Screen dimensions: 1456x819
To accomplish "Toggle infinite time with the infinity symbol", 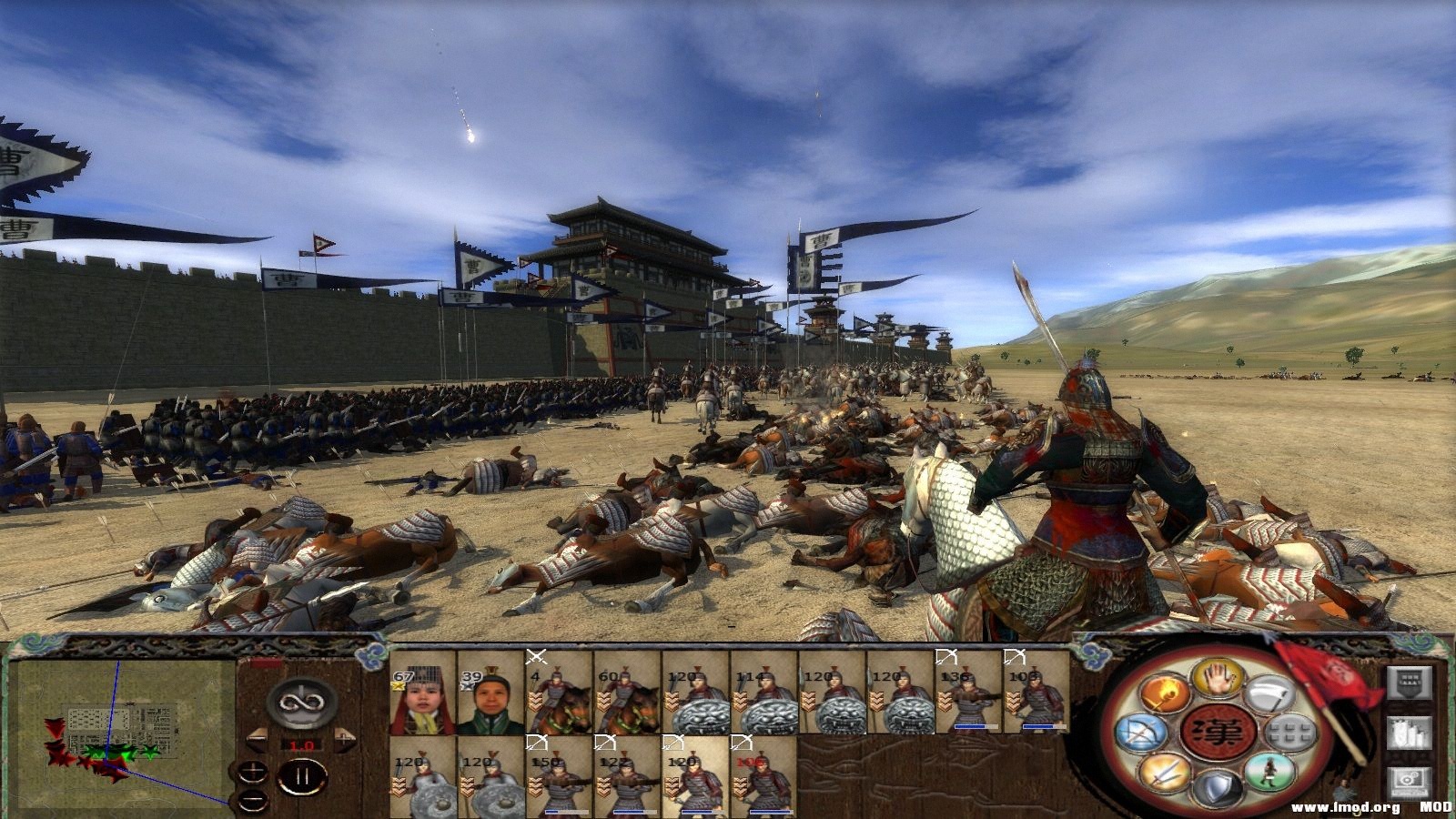I will (301, 703).
